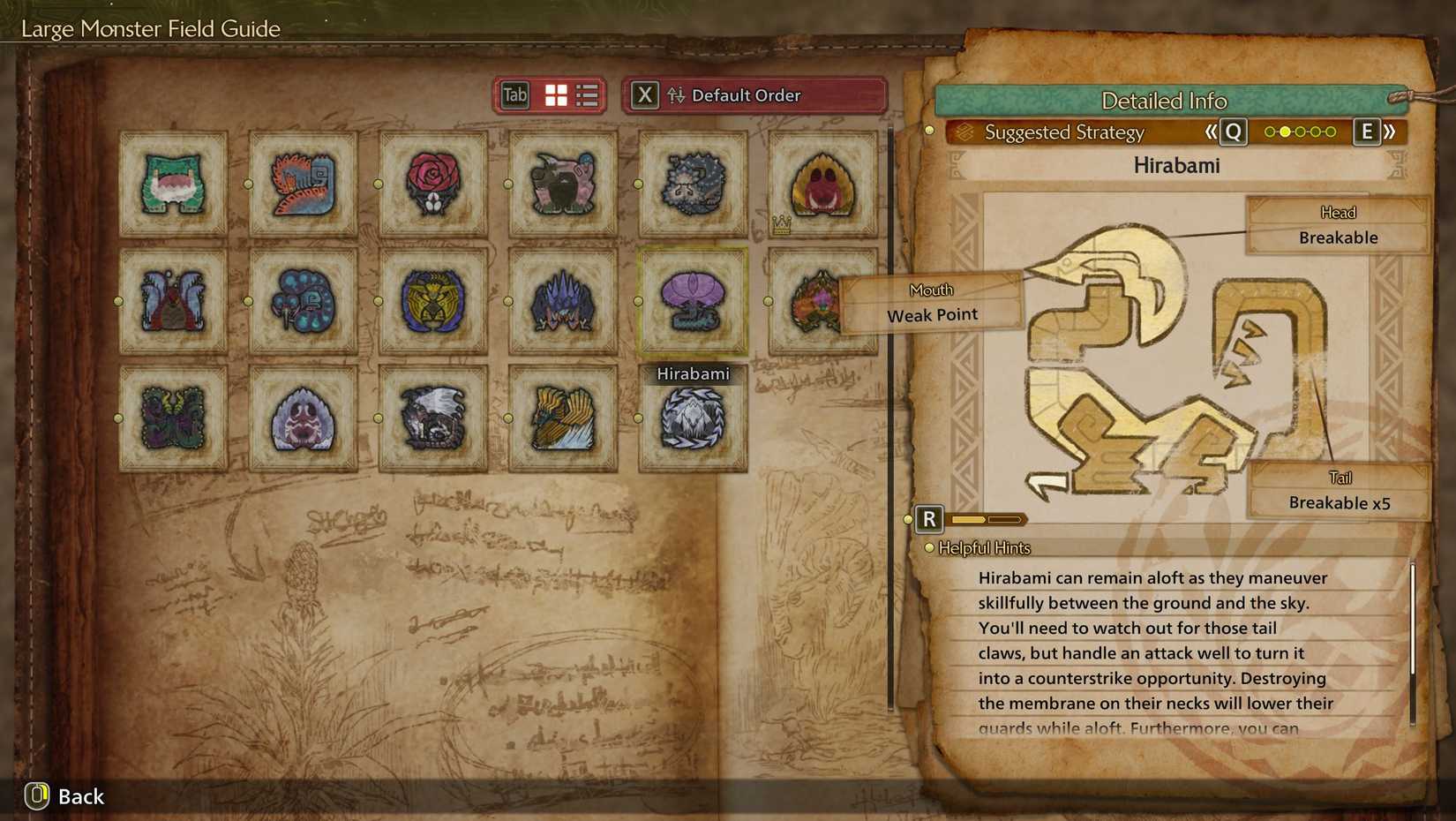The image size is (1456, 821).
Task: Select the crowned orange monster icon
Action: tap(822, 184)
